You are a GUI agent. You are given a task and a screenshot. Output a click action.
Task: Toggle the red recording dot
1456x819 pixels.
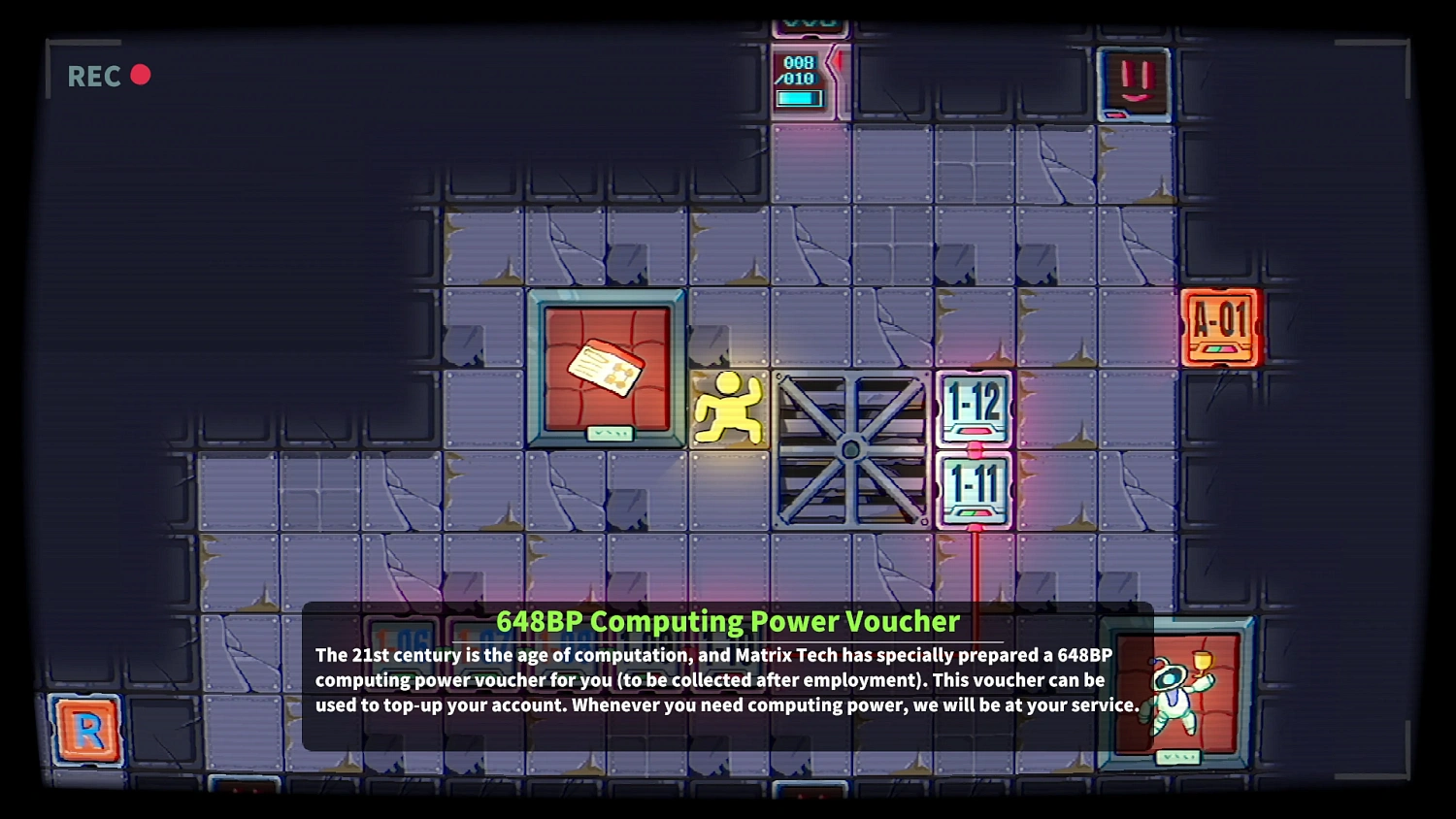pyautogui.click(x=142, y=74)
